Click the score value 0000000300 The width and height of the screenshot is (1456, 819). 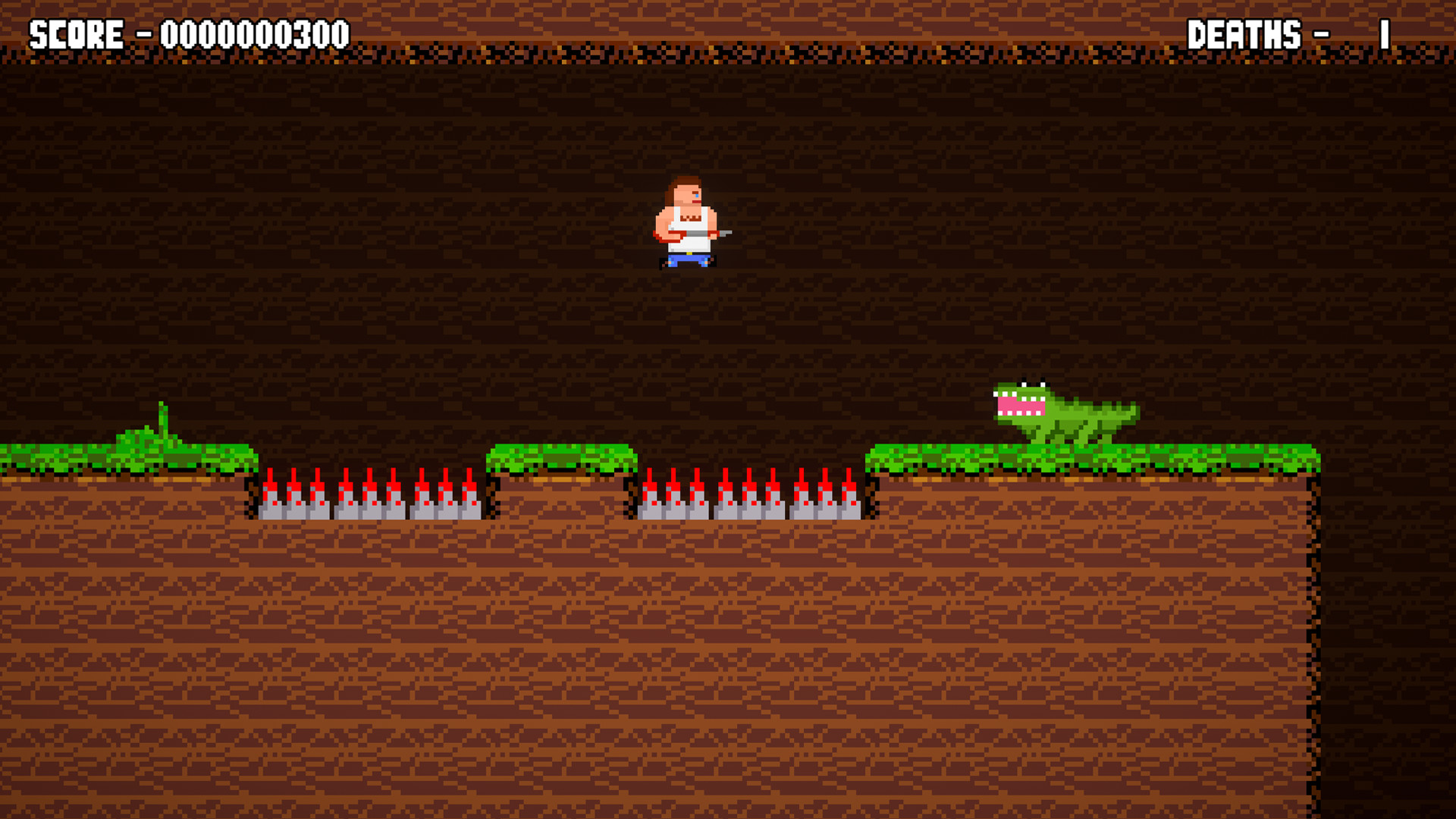(x=250, y=32)
